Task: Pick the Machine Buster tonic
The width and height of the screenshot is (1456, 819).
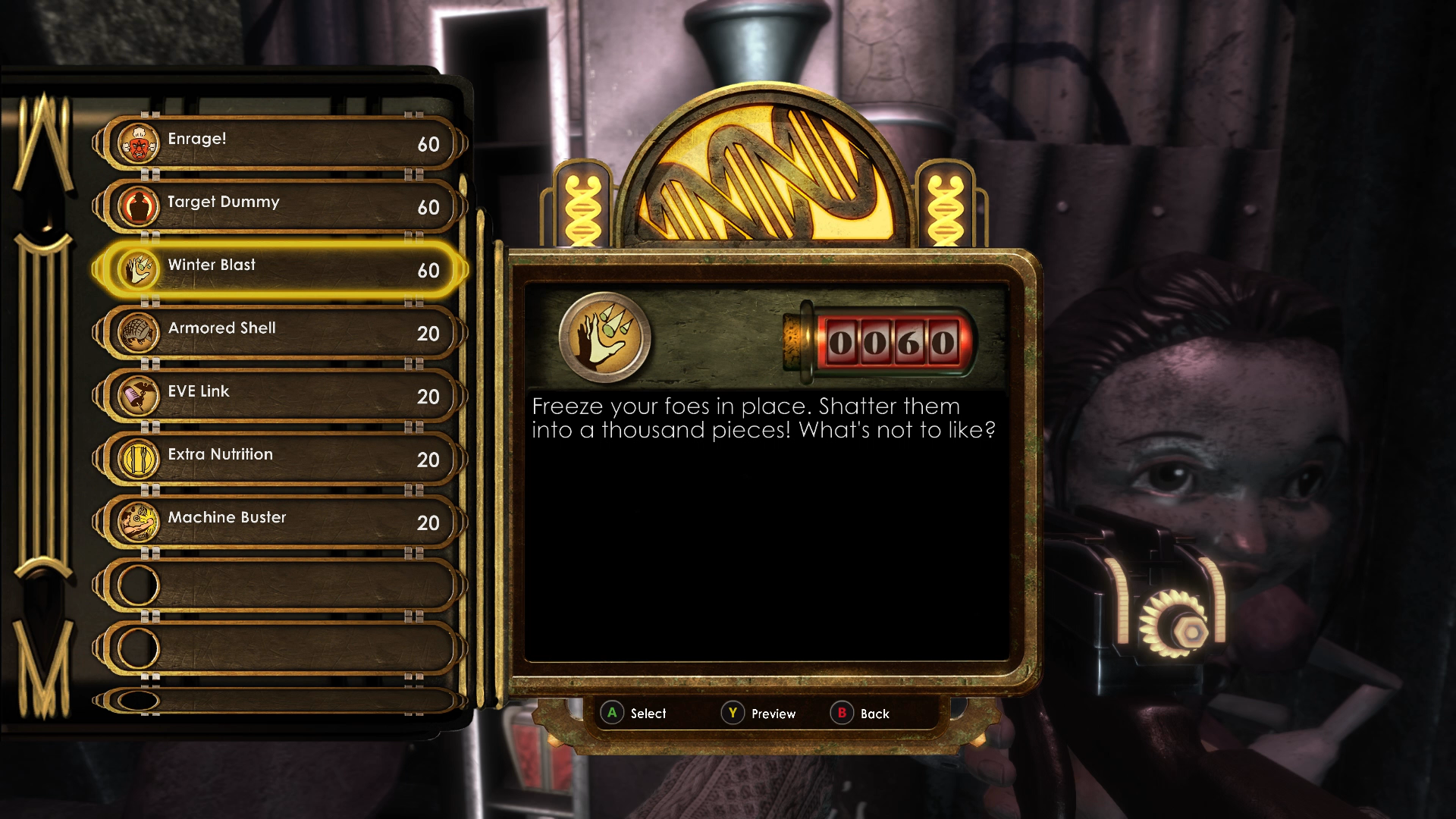Action: click(281, 521)
